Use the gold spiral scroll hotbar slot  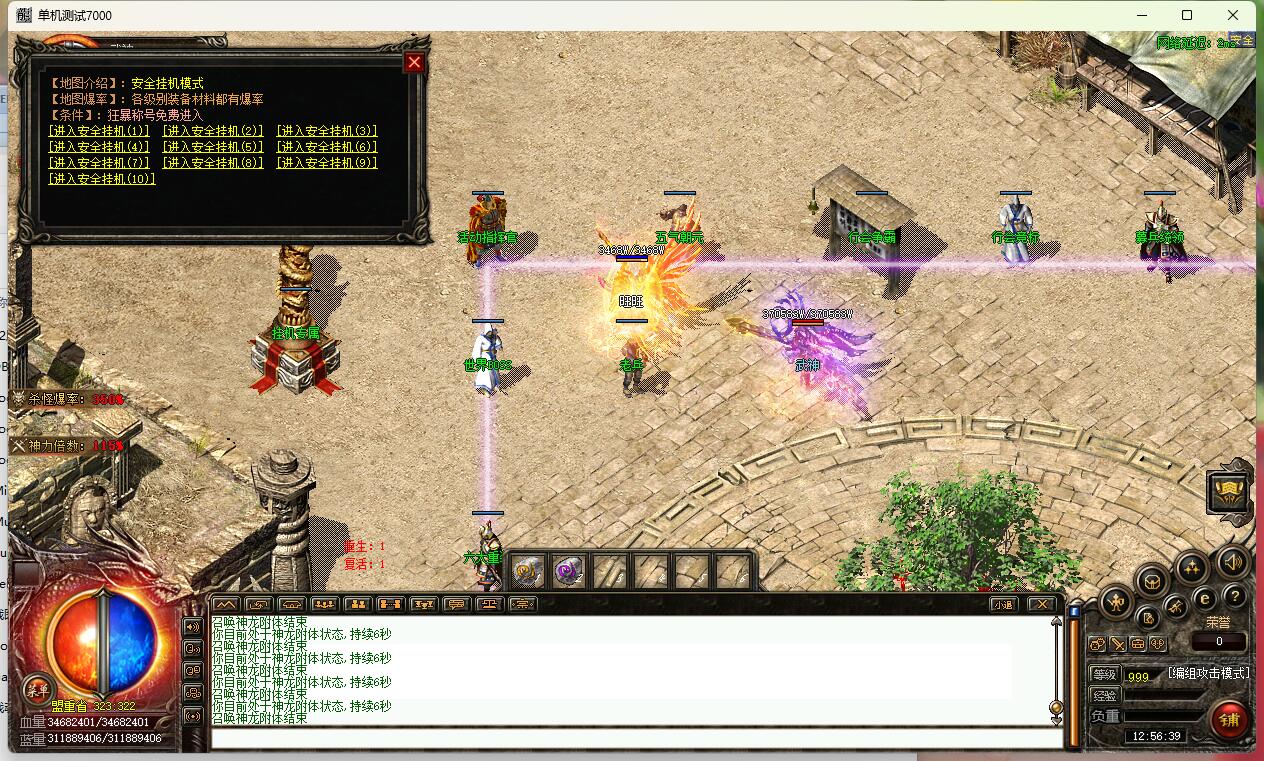[x=527, y=571]
